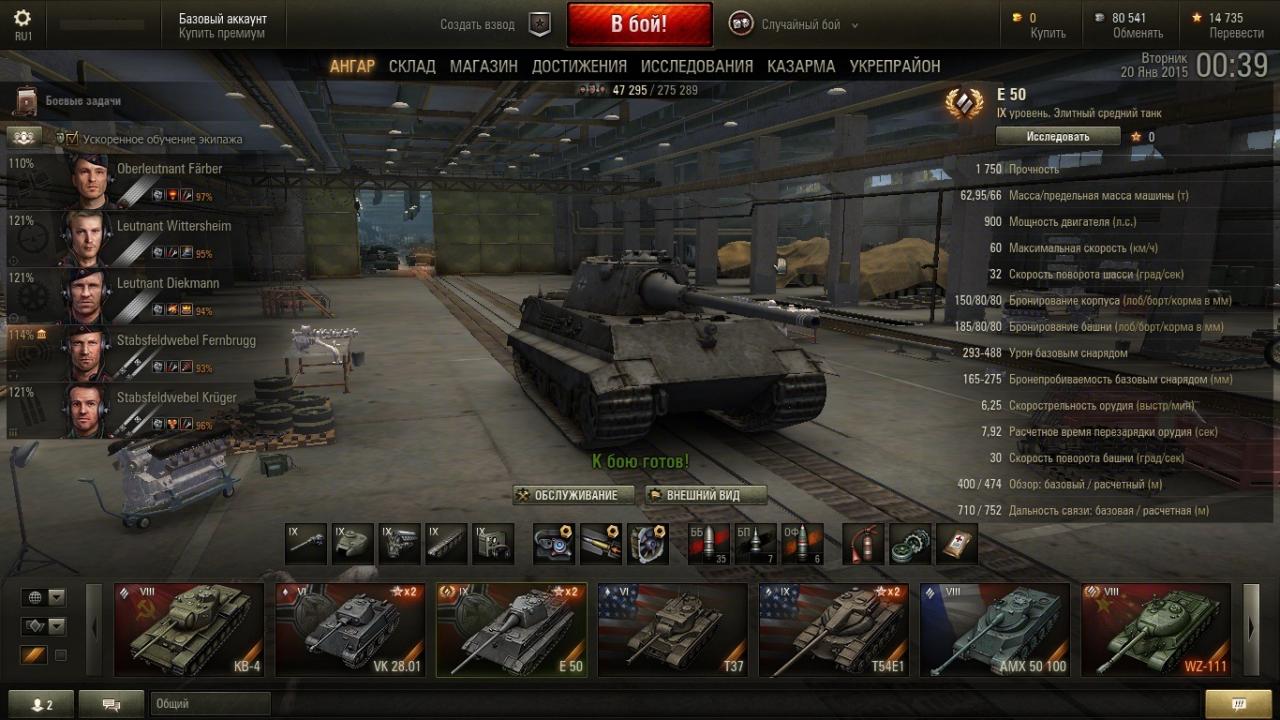Choose the AMX 50 100 tank
The width and height of the screenshot is (1280, 720).
click(x=994, y=630)
